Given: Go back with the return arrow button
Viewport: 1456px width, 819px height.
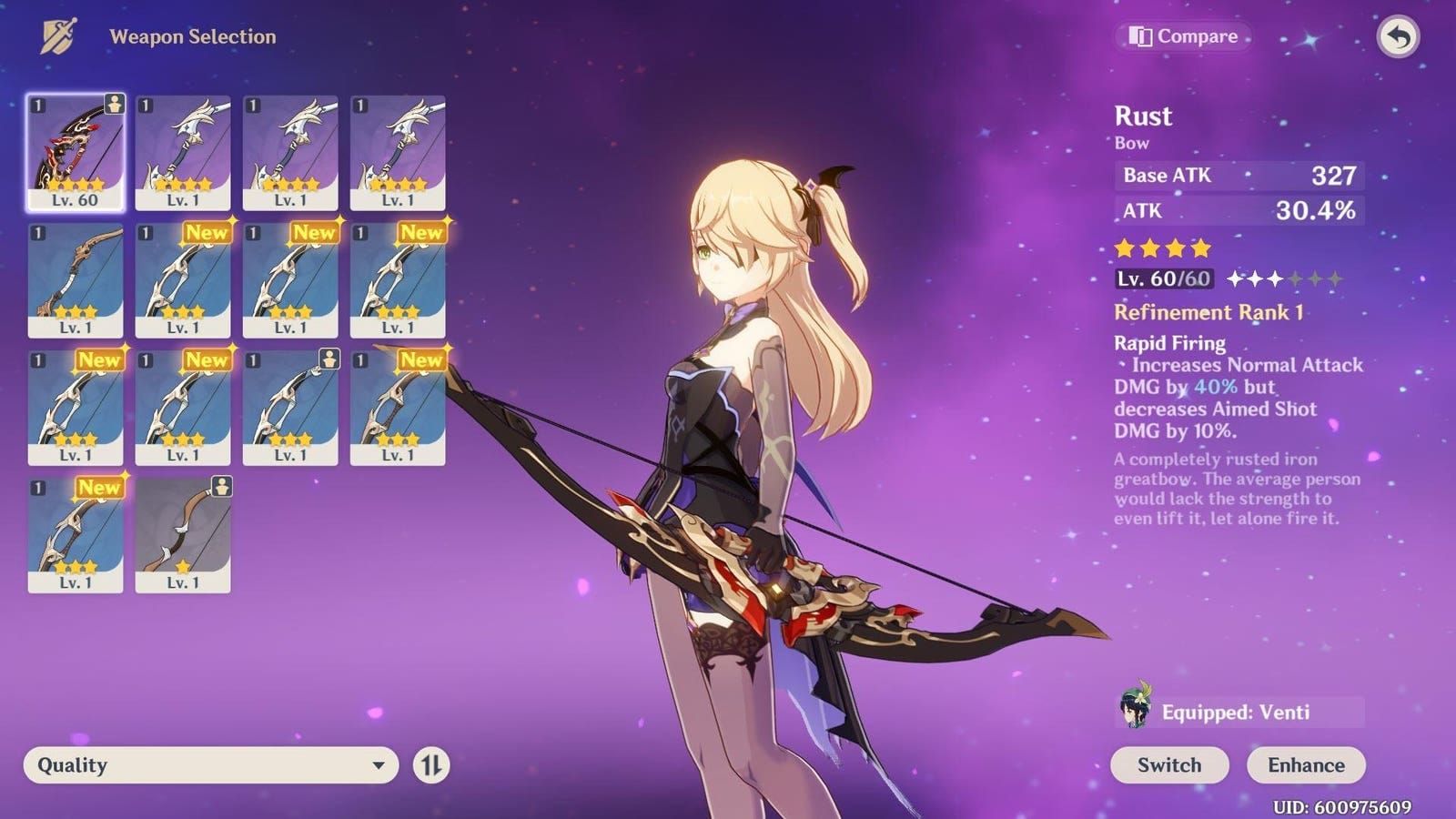Looking at the screenshot, I should click(1398, 37).
